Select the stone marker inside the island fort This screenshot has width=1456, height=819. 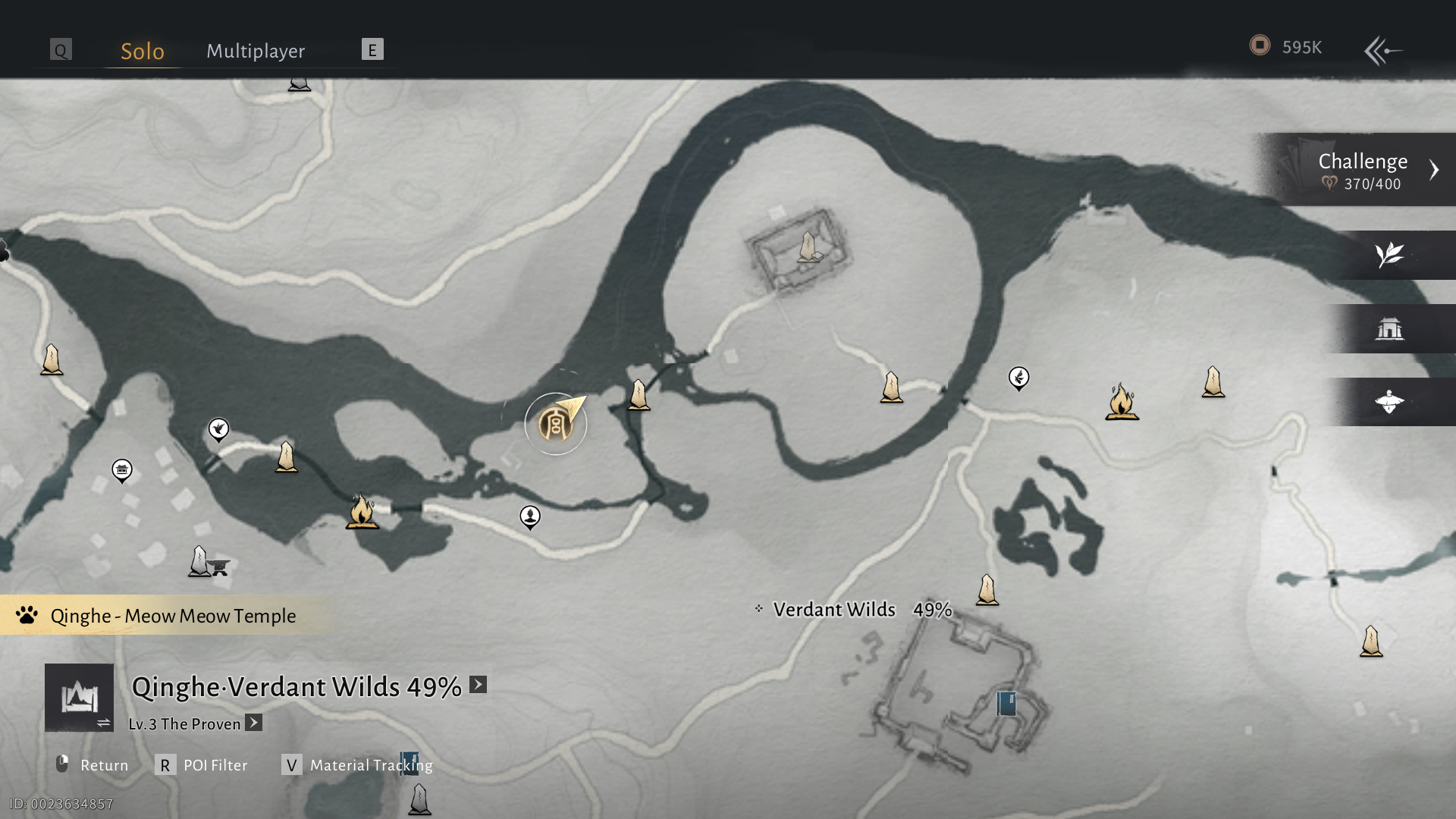point(808,248)
